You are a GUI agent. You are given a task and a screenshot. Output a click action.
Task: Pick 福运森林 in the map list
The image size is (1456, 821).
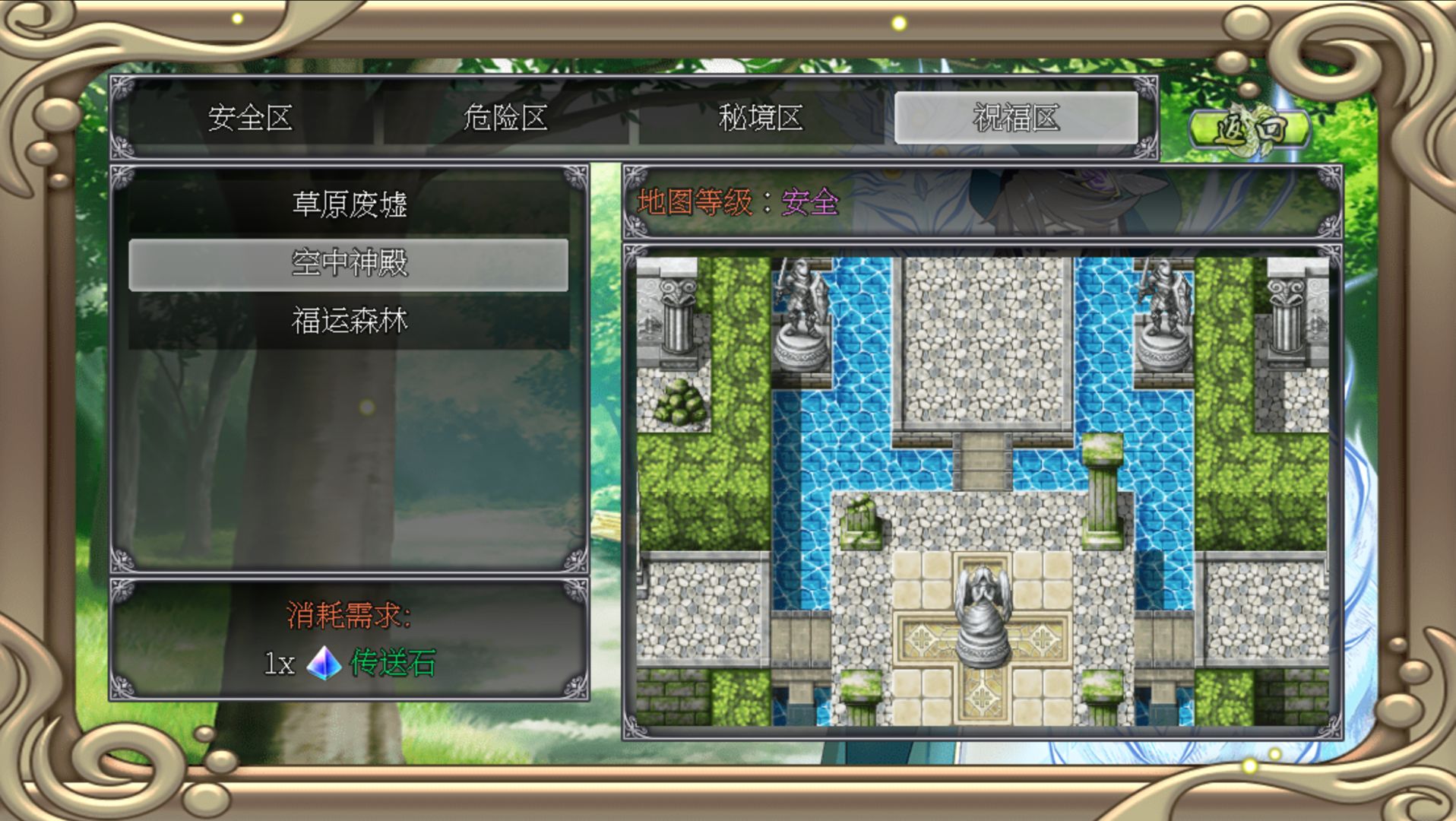349,322
